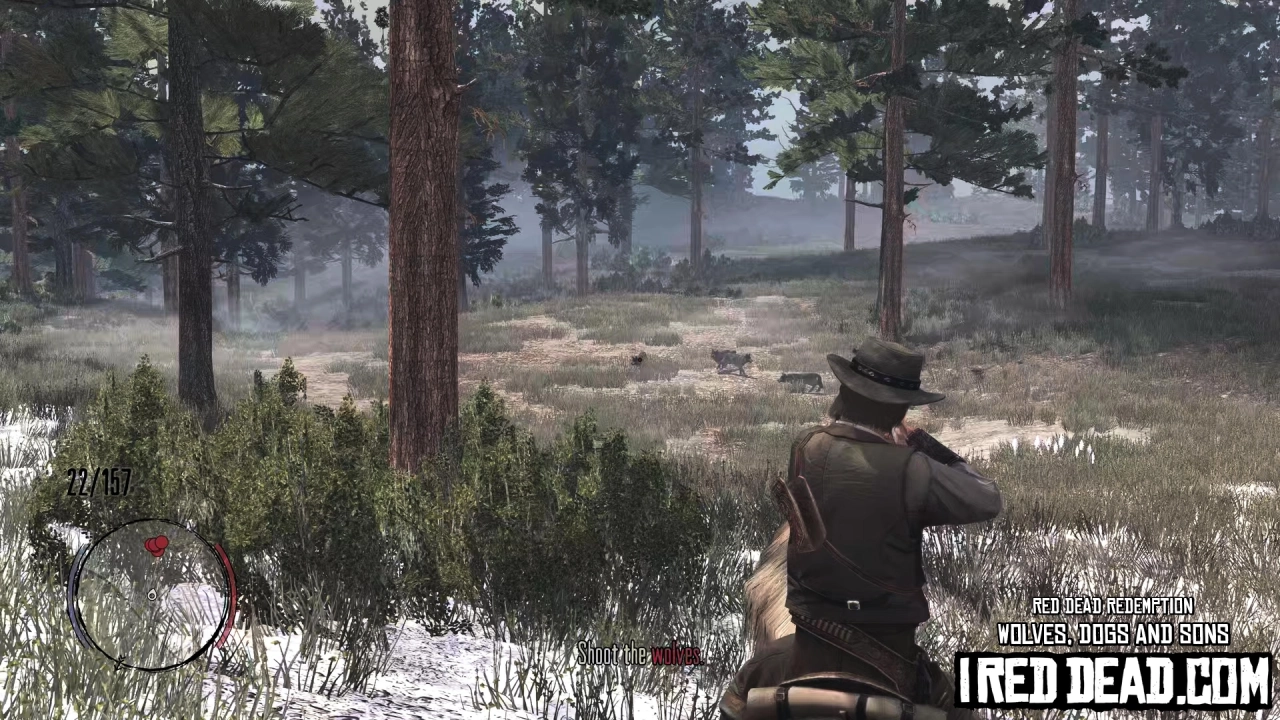Select John Marston's cowboy hat
The width and height of the screenshot is (1280, 720).
tap(885, 375)
